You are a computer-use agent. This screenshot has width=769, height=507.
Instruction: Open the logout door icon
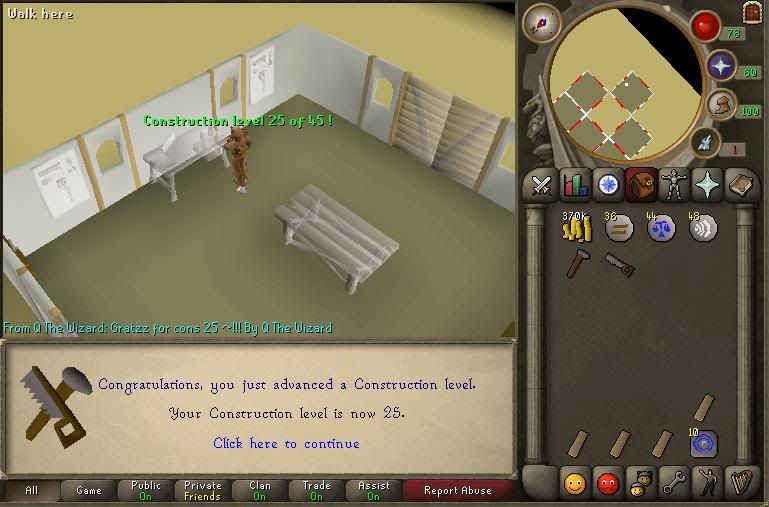point(752,12)
